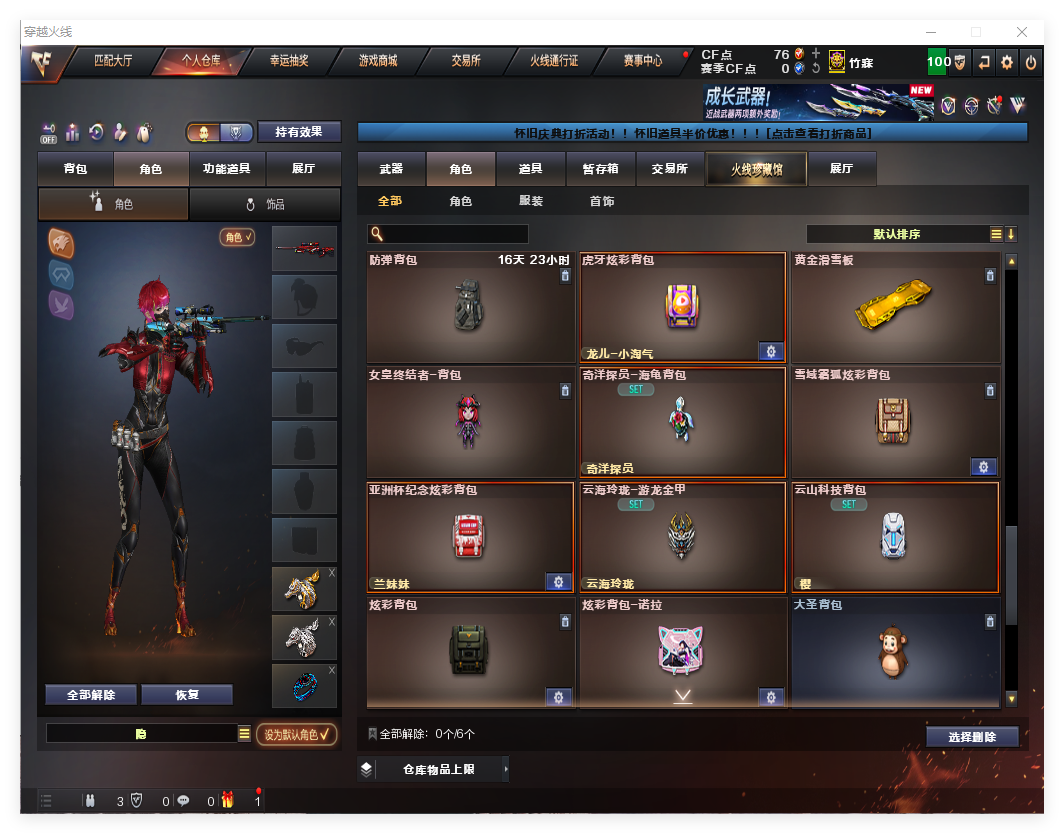This screenshot has height=834, width=1064.
Task: Switch to the 道具 items tab
Action: pos(531,169)
